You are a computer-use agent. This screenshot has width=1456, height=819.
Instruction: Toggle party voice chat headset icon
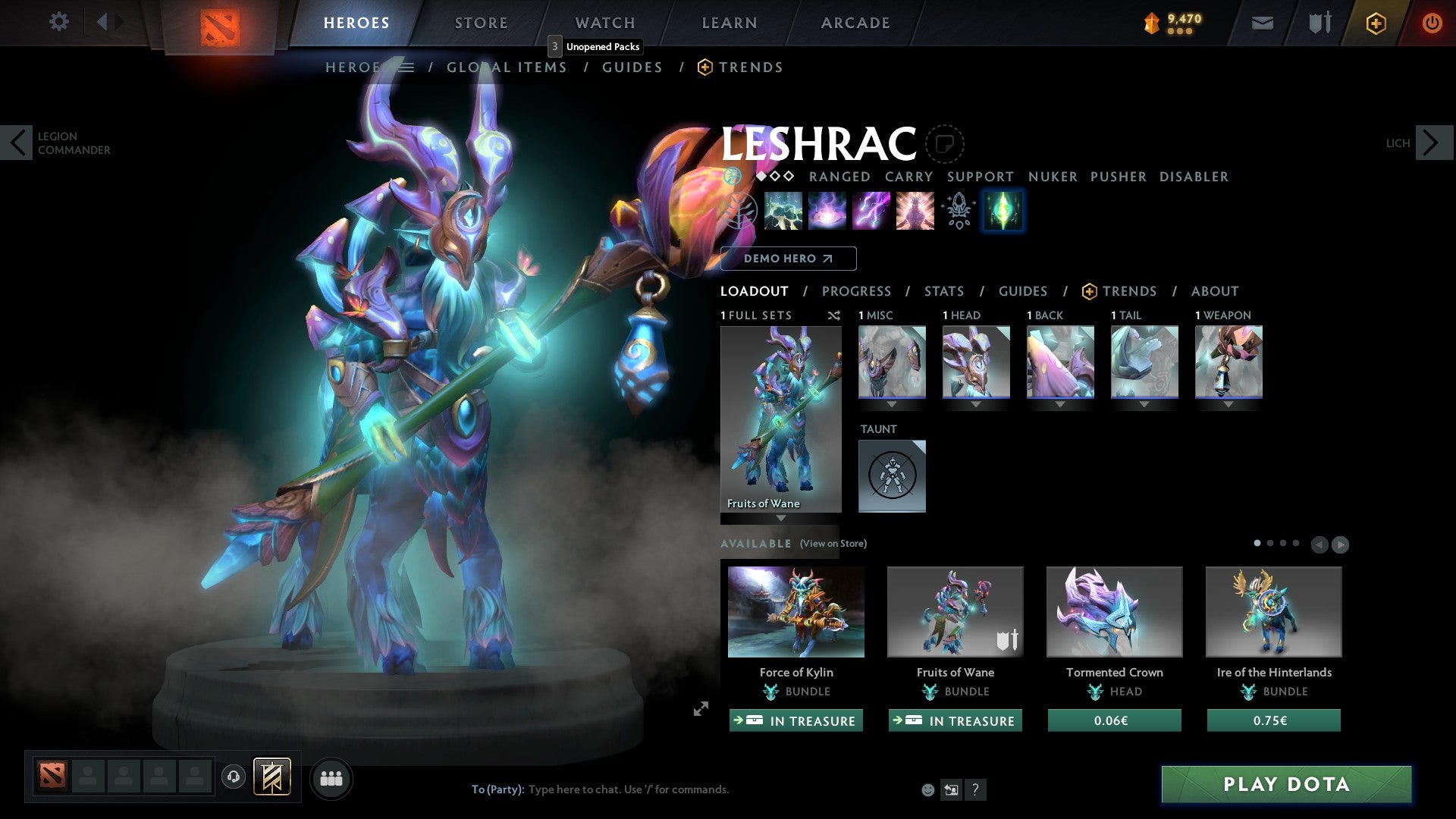[233, 777]
